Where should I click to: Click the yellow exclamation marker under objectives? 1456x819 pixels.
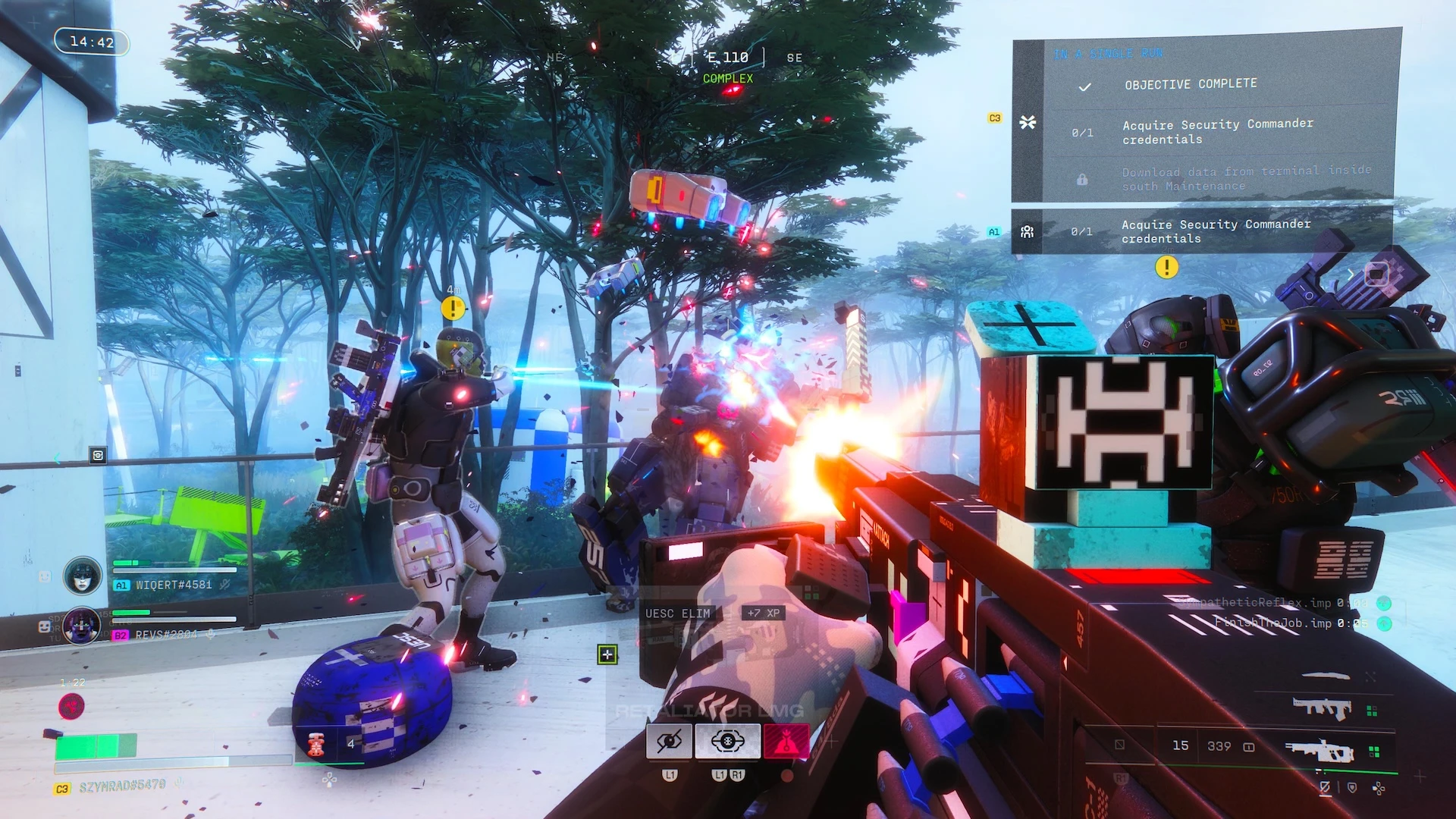[x=1166, y=267]
